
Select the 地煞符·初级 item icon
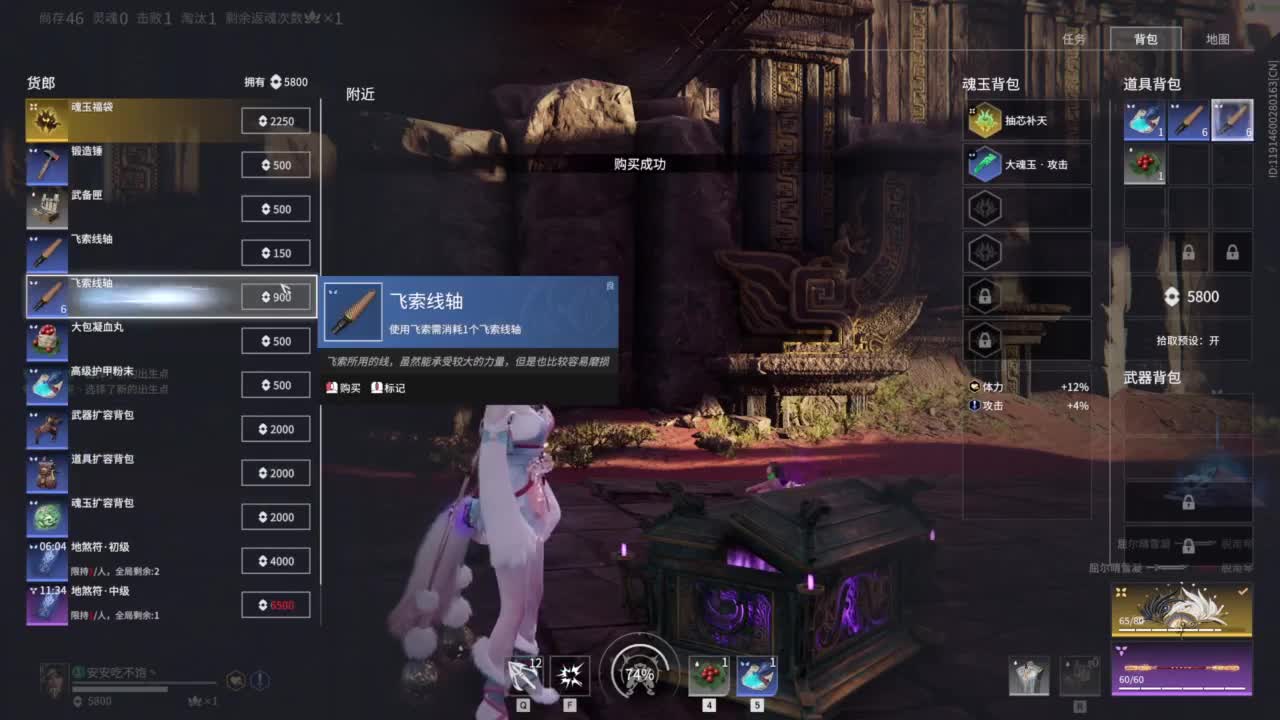click(47, 561)
